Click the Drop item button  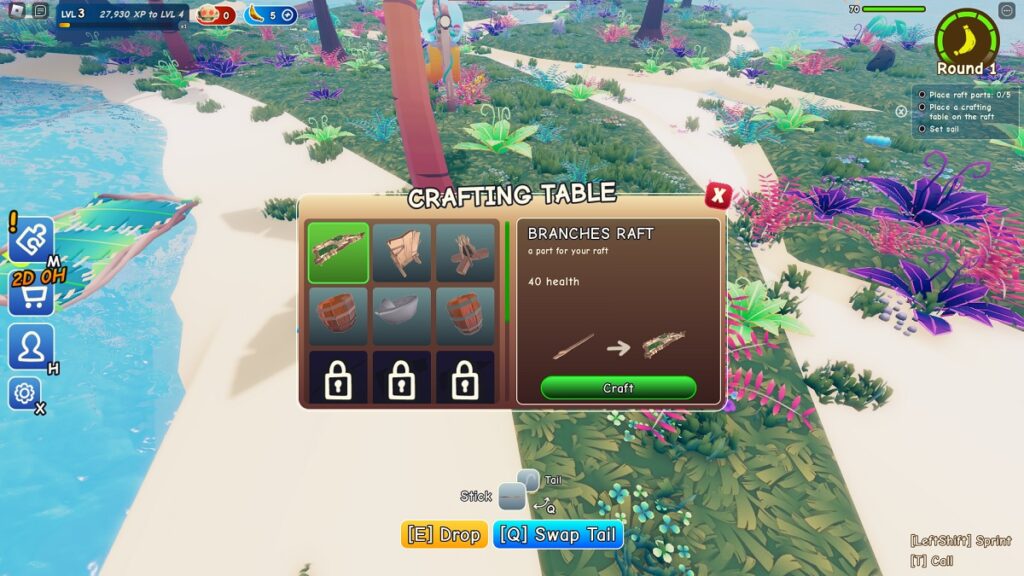tap(444, 535)
